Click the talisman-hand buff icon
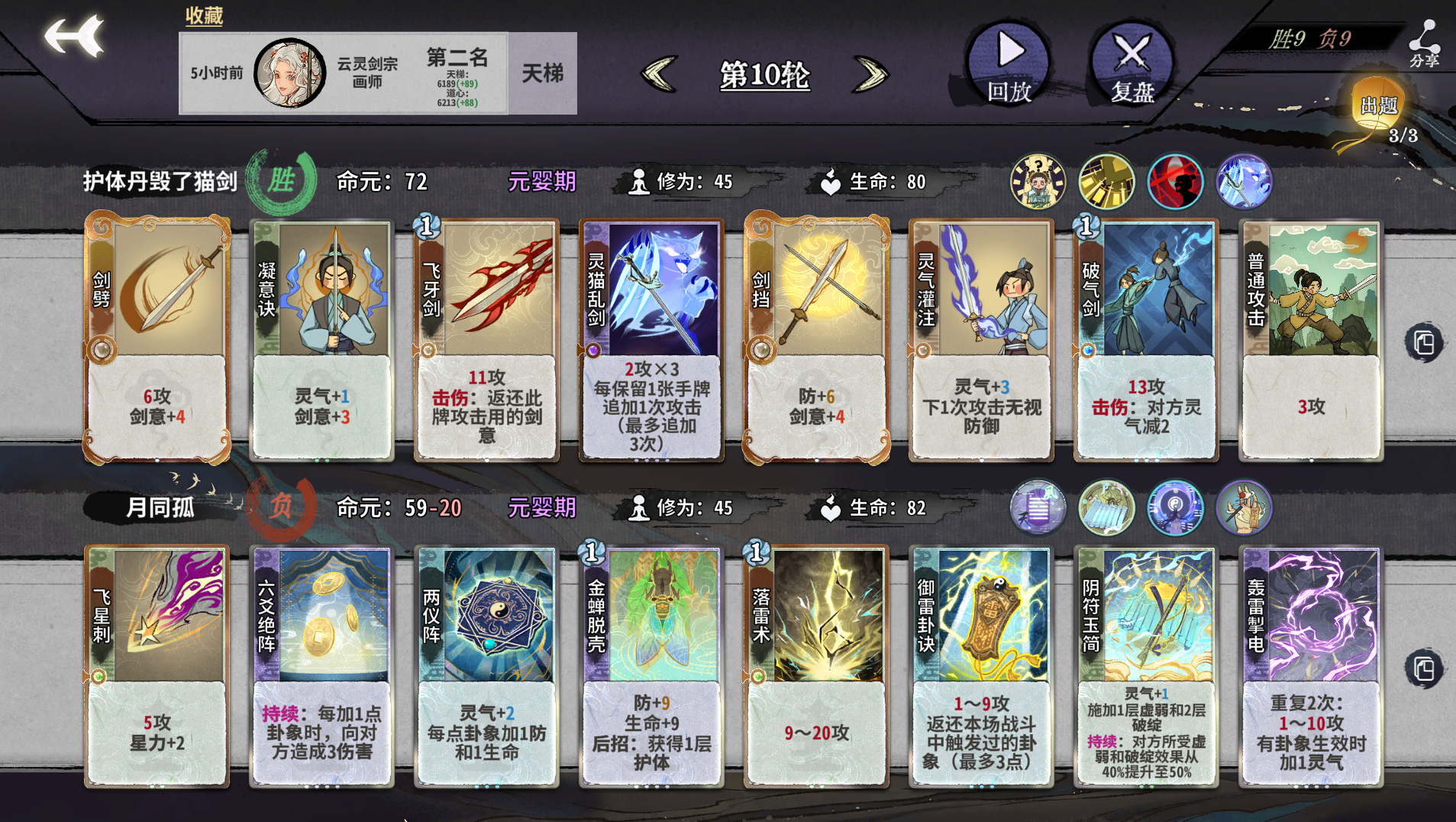 click(1245, 506)
